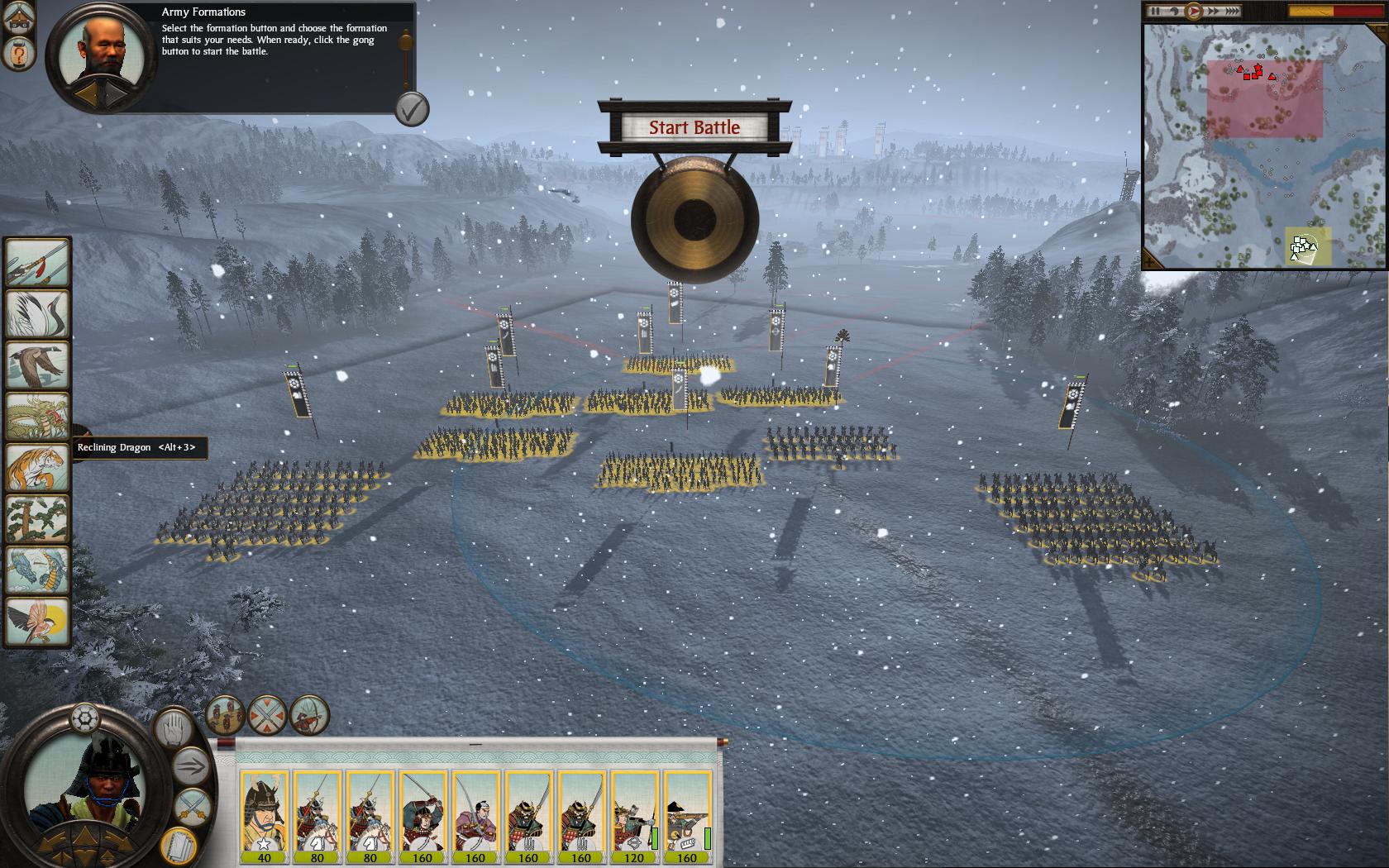Viewport: 1389px width, 868px height.
Task: Open the unit group formations button
Action: (x=225, y=715)
